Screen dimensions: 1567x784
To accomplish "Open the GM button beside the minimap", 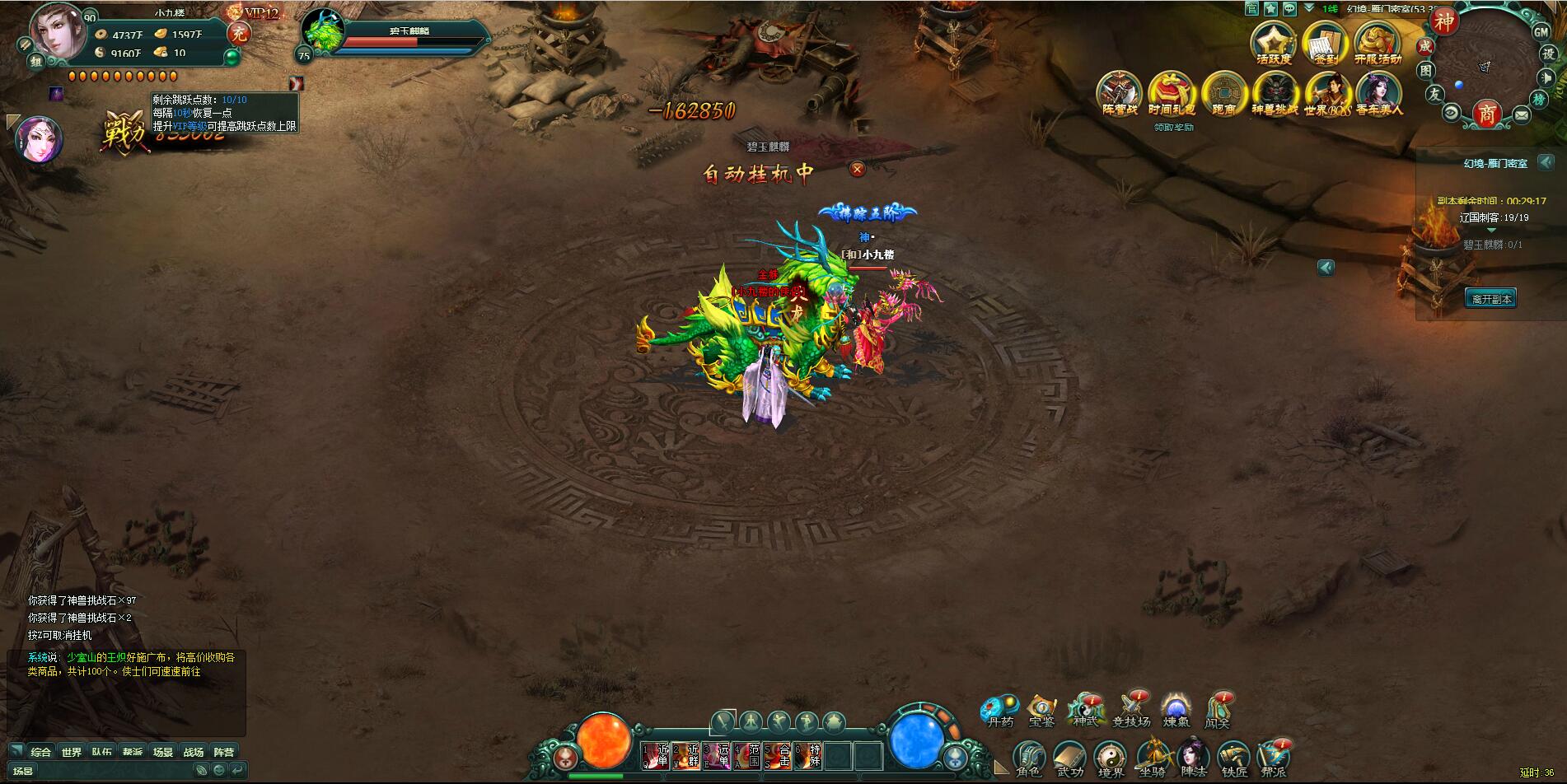I will pos(1541,32).
